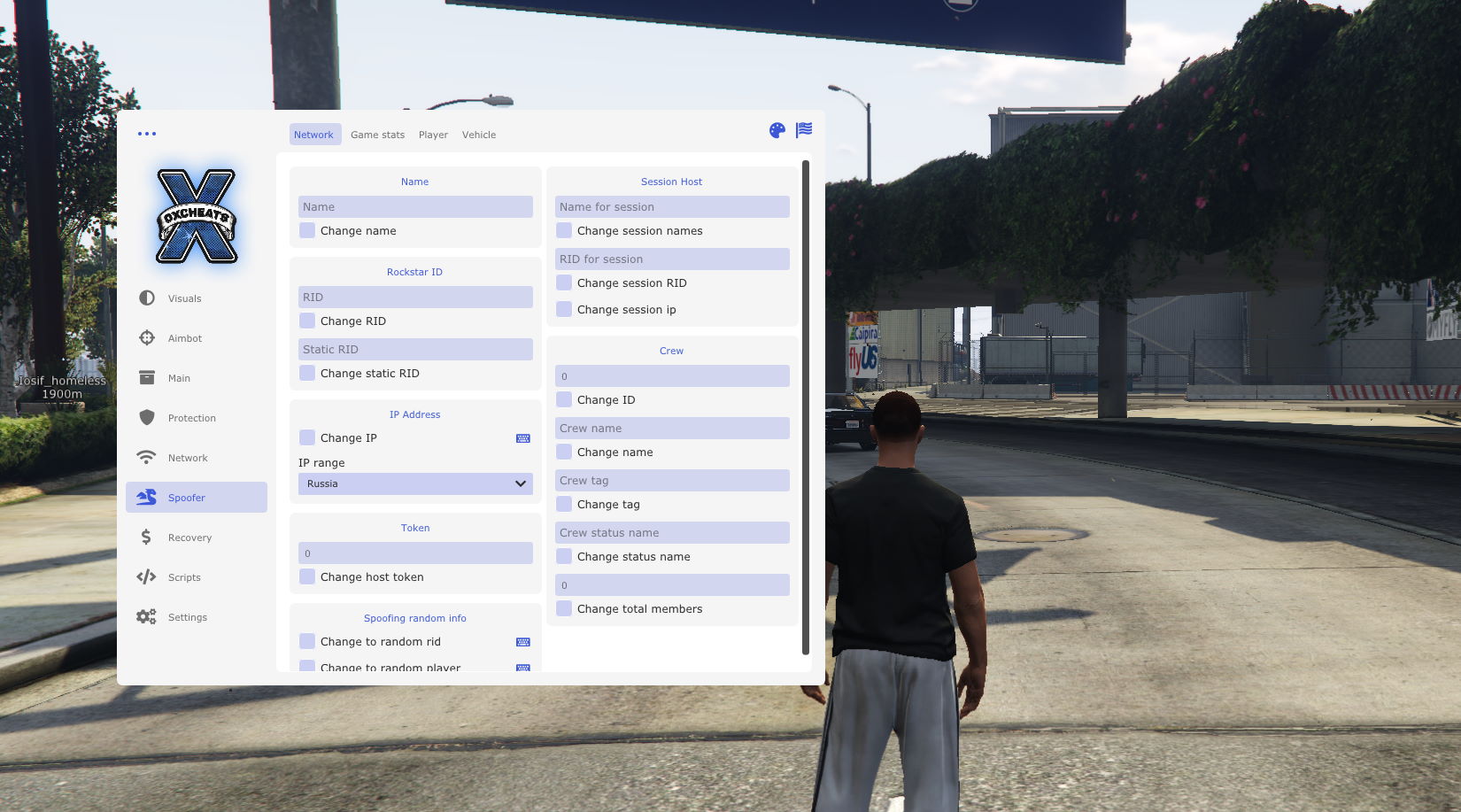
Task: Open Recovery from the sidebar
Action: coord(189,537)
